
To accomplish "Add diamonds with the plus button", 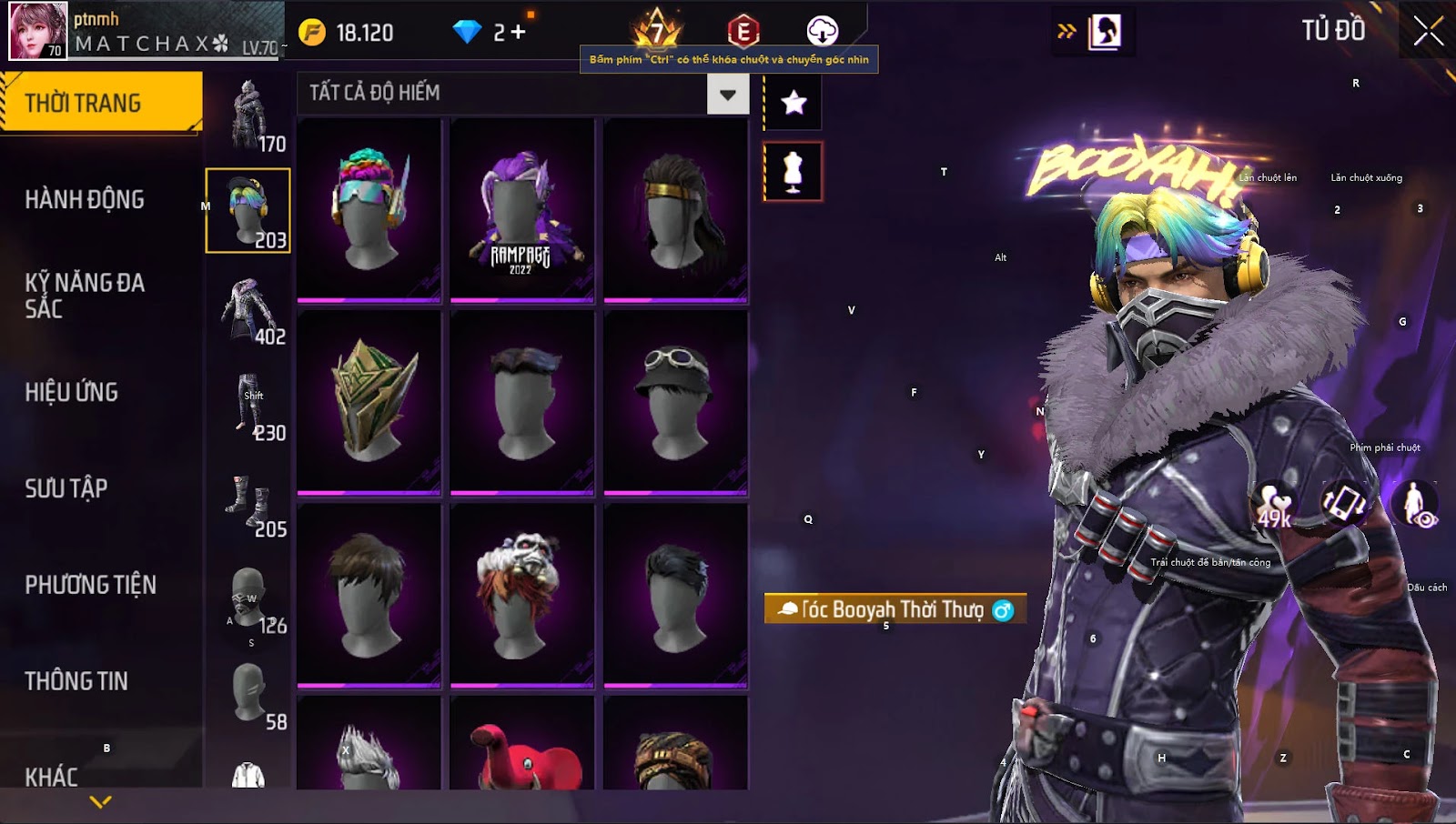I will point(519,33).
